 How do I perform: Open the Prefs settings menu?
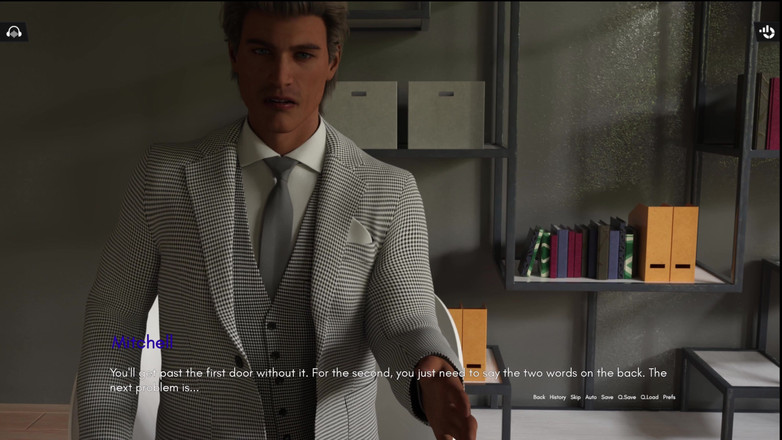[669, 397]
